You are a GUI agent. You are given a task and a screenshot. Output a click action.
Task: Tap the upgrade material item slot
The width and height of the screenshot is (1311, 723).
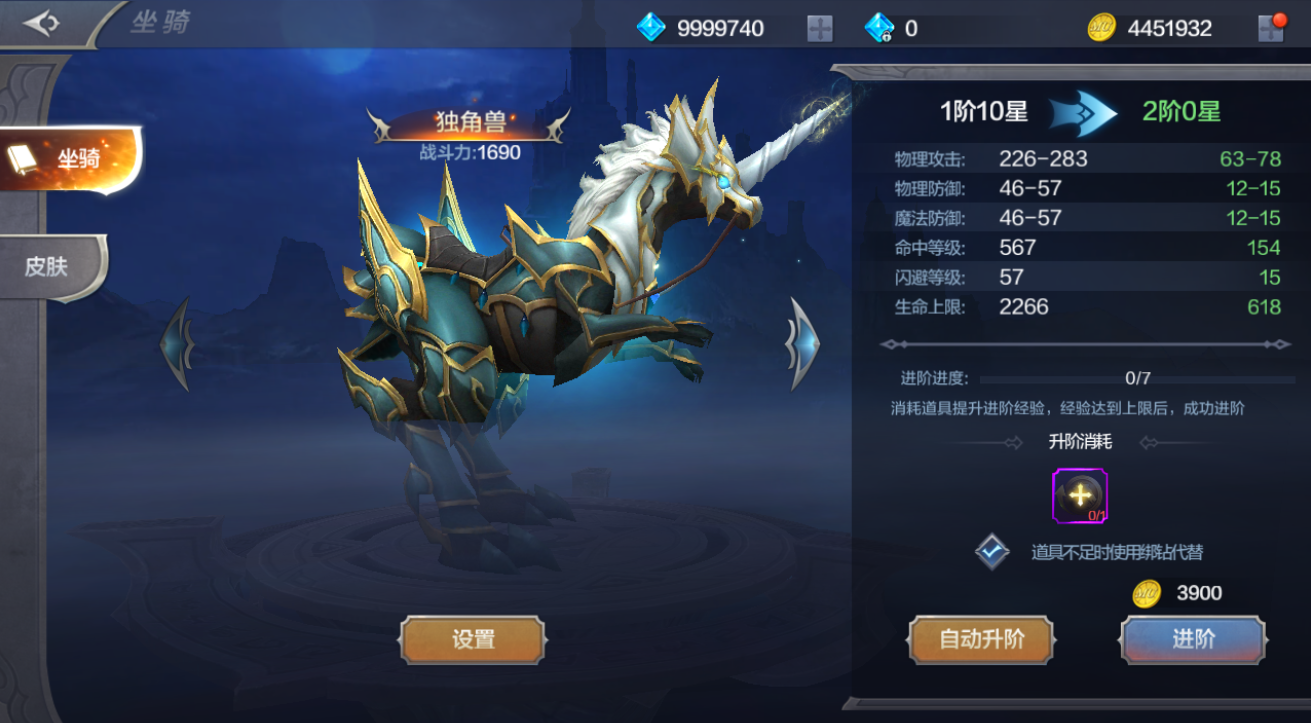point(1079,495)
